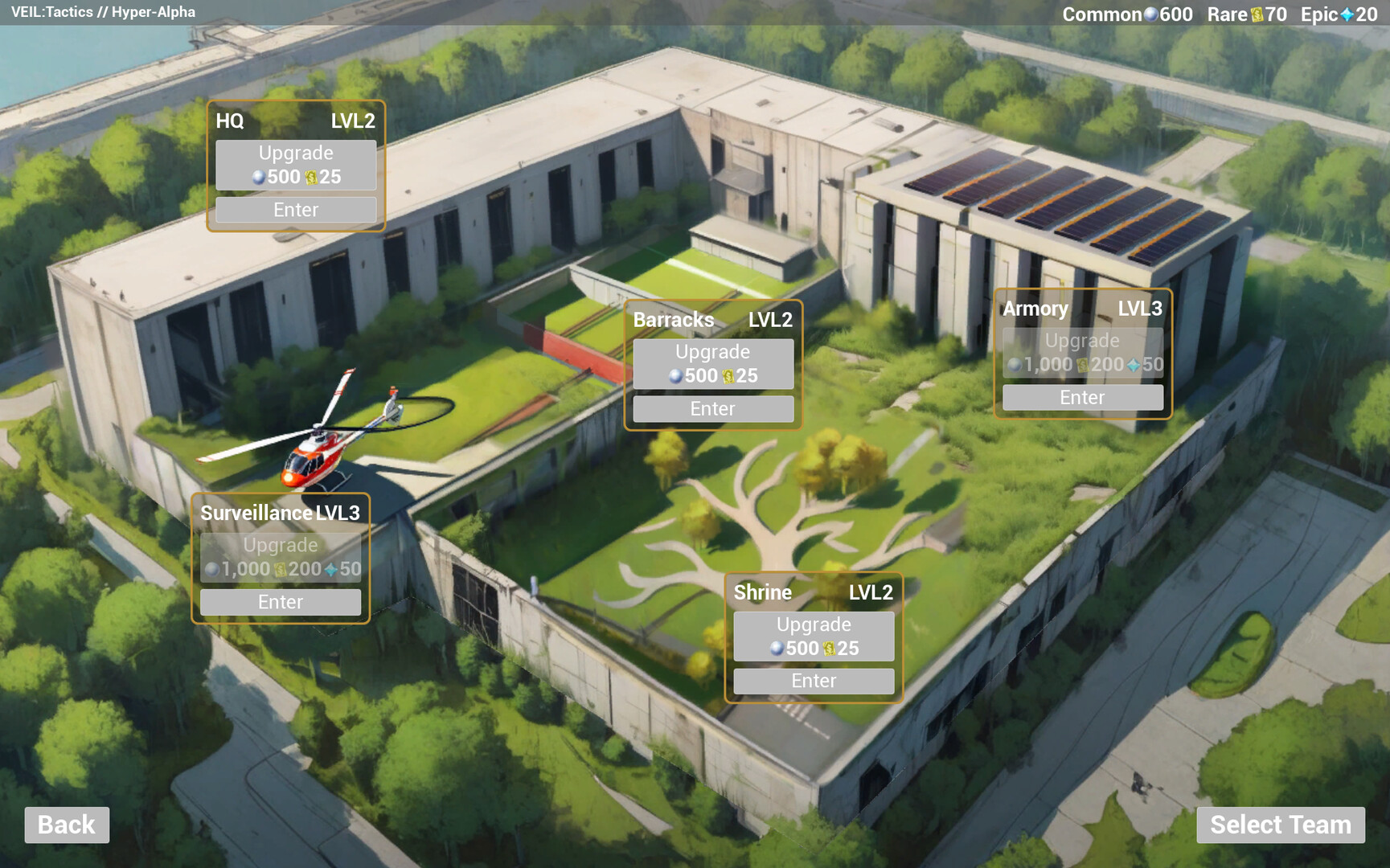Image resolution: width=1390 pixels, height=868 pixels.
Task: Open the Select Team screen
Action: 1280,825
